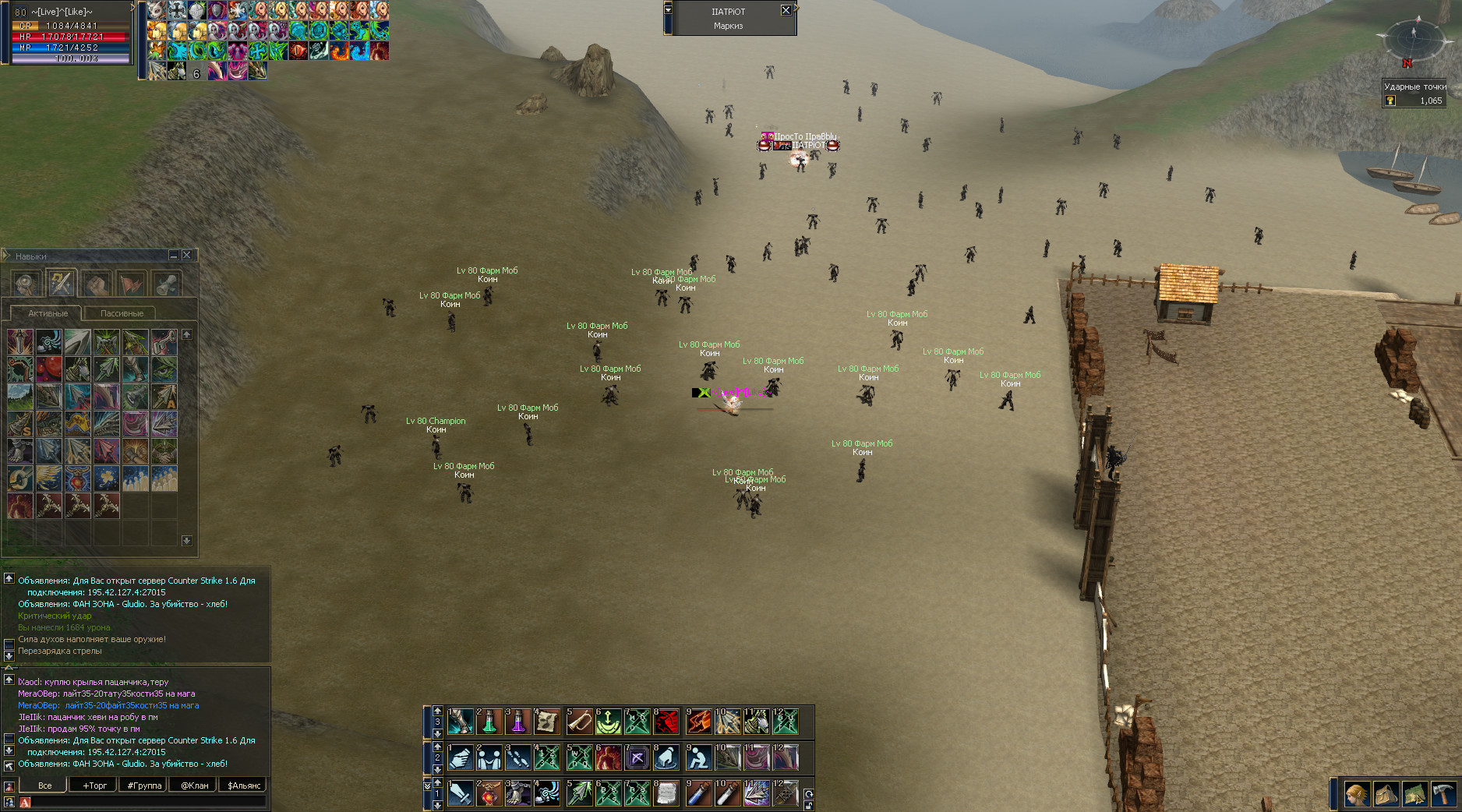Switch chat to the +Торг tab
The width and height of the screenshot is (1462, 812).
click(94, 786)
